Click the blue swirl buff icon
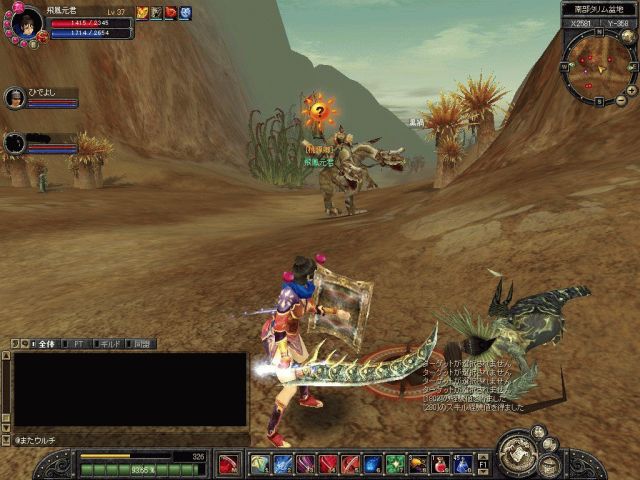The width and height of the screenshot is (640, 480). 185,12
